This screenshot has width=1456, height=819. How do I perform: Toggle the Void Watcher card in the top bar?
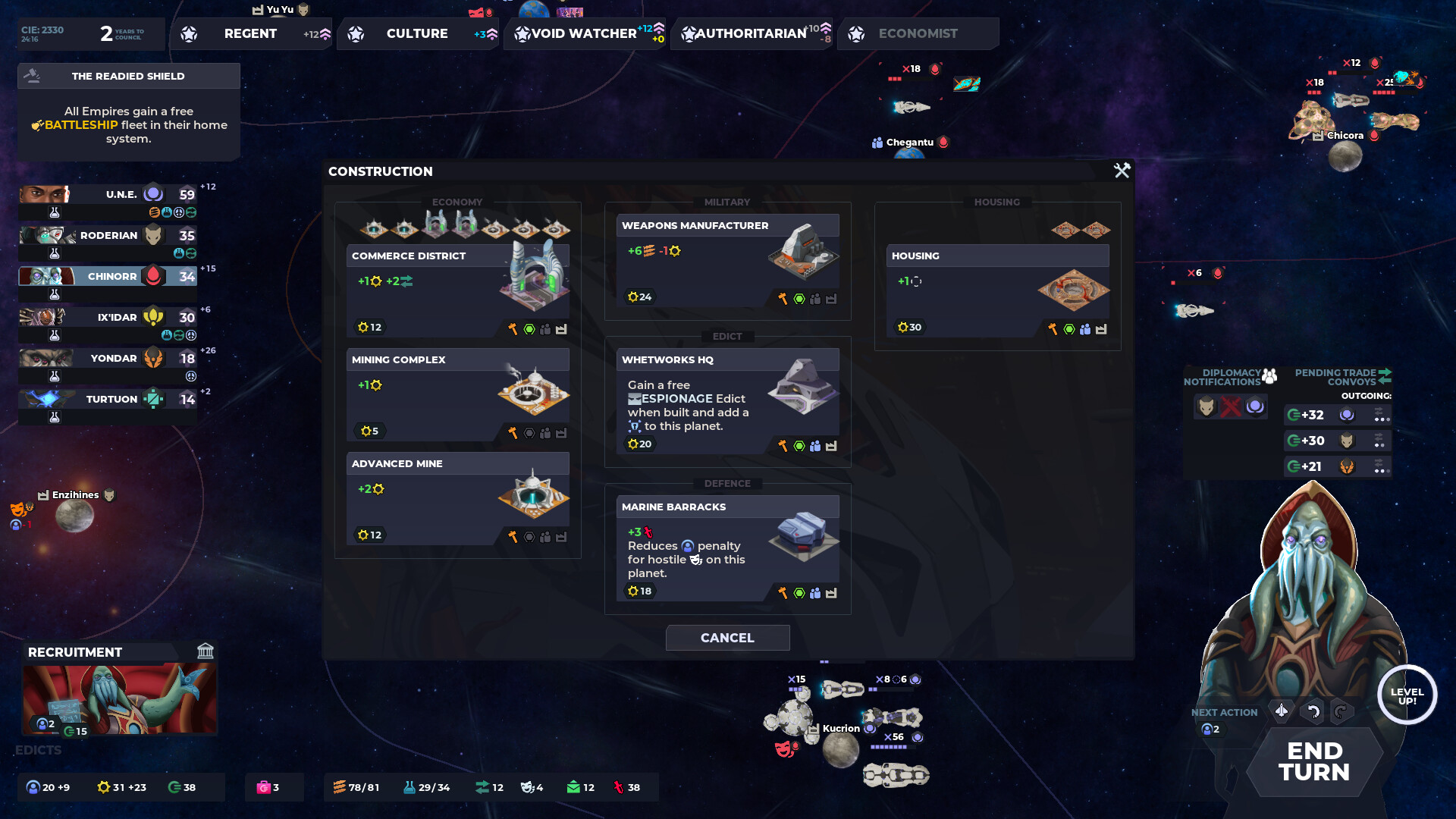pyautogui.click(x=584, y=33)
